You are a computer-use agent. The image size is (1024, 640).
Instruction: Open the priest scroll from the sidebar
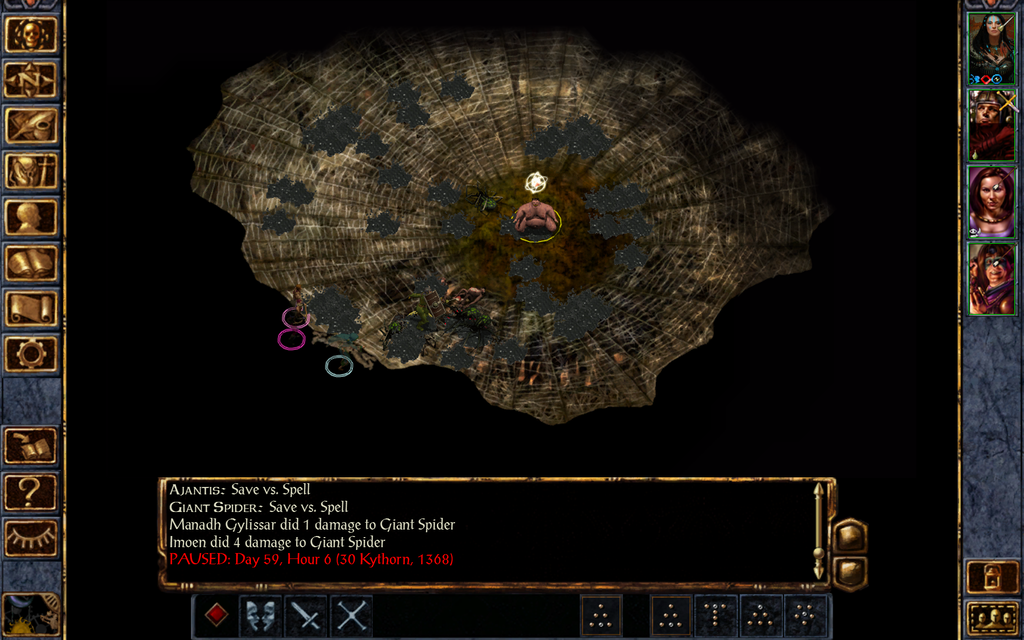pyautogui.click(x=31, y=308)
